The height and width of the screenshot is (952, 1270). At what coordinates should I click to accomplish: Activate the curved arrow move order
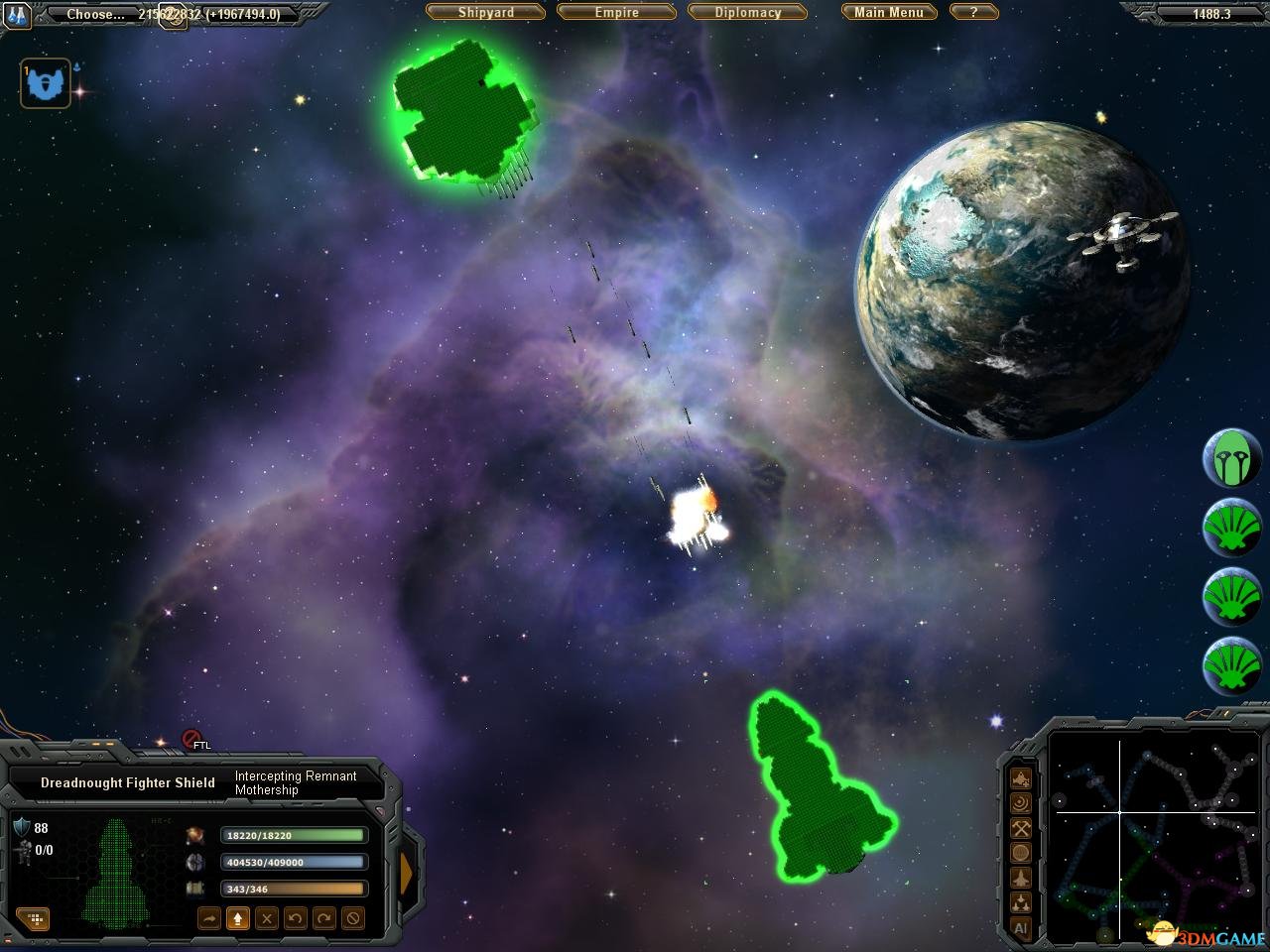tap(209, 919)
